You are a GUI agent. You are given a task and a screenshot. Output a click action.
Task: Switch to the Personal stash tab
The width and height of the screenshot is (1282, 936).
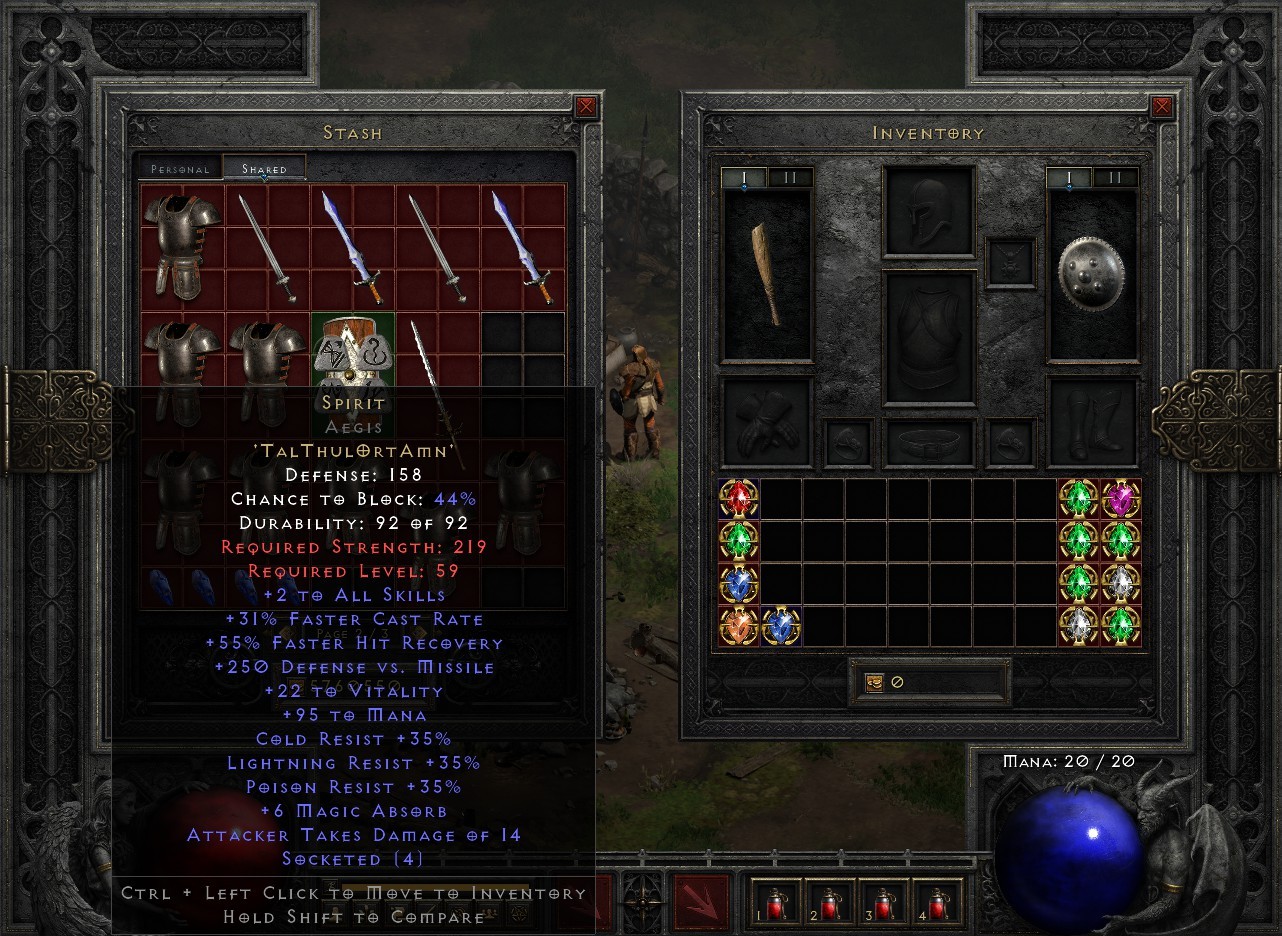(180, 169)
